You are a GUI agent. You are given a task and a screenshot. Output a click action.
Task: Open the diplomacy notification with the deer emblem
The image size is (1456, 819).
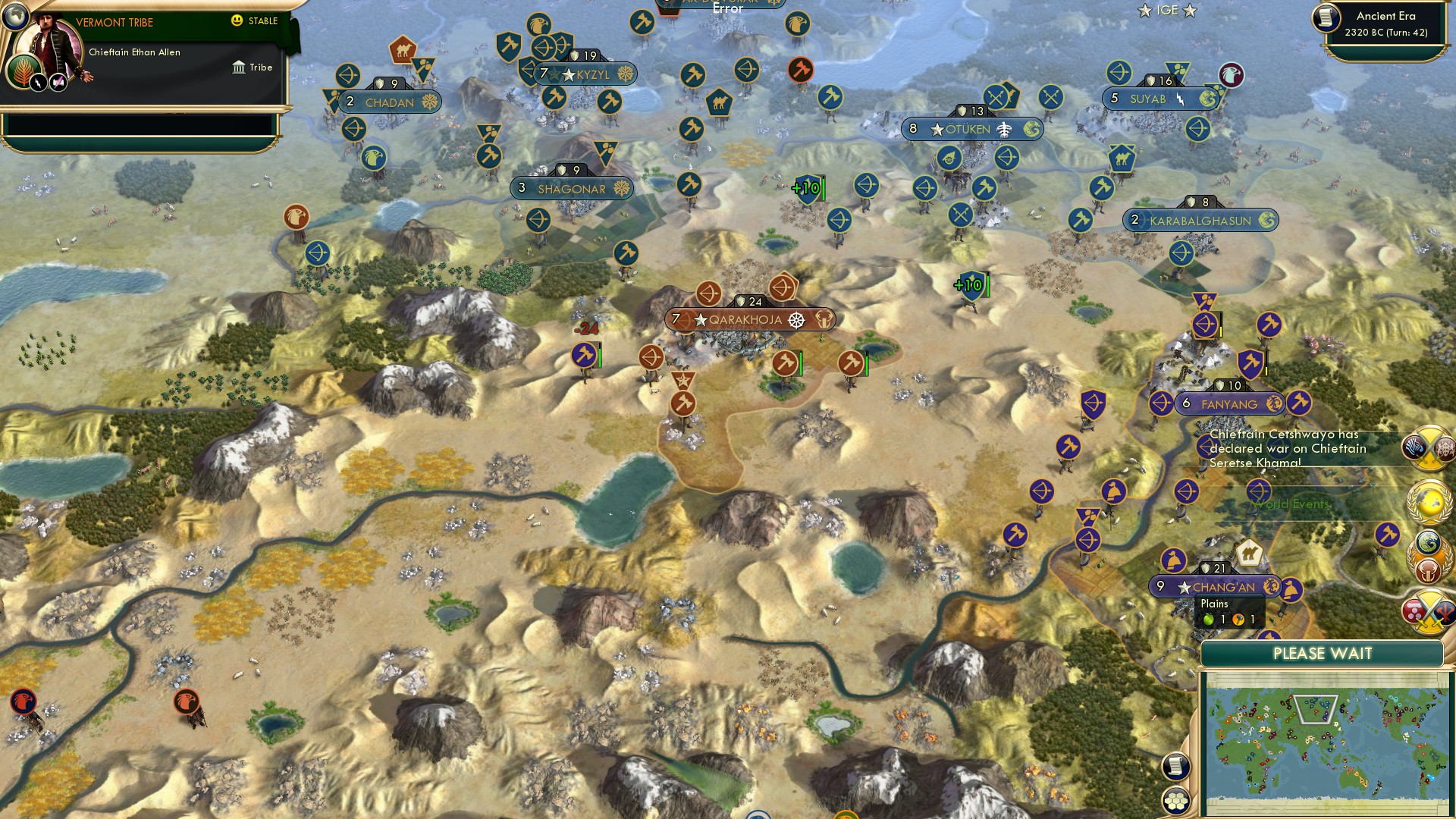[1426, 556]
